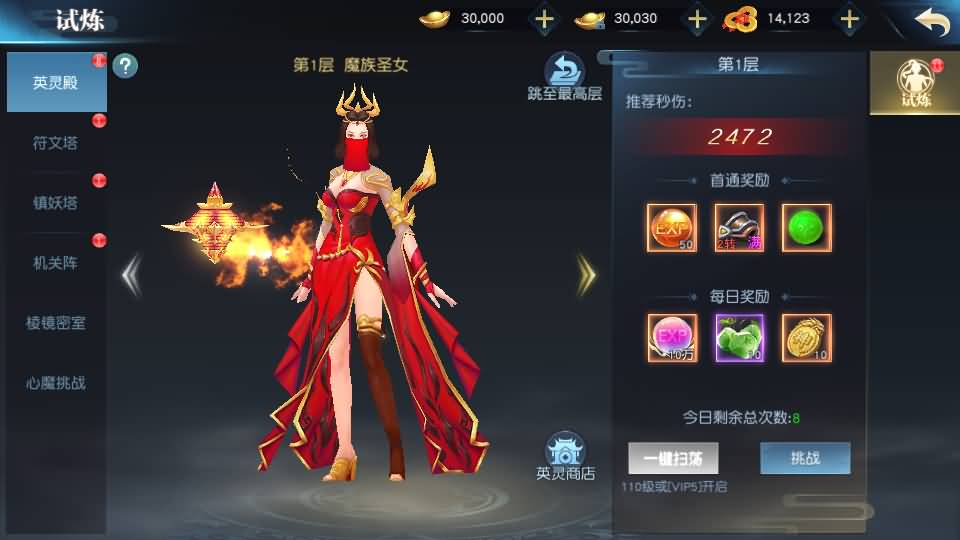
Task: Choose the 机关阵 tab
Action: (x=55, y=263)
